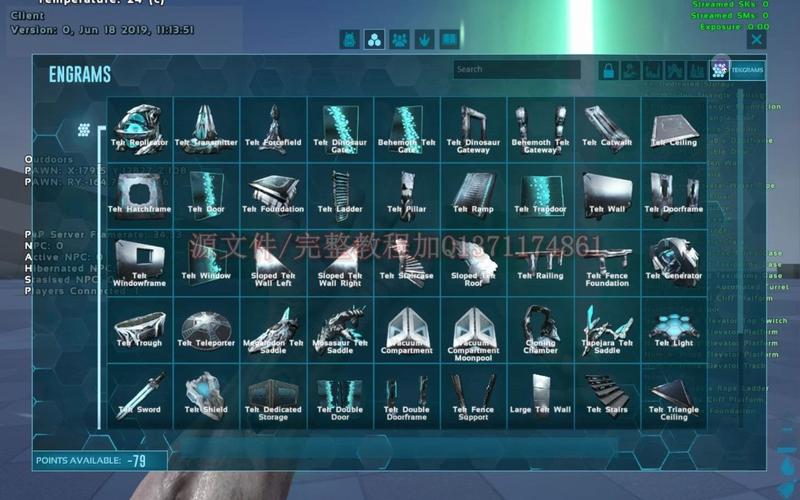Image resolution: width=800 pixels, height=500 pixels.
Task: Select the Tek Ceiling engram
Action: (674, 129)
